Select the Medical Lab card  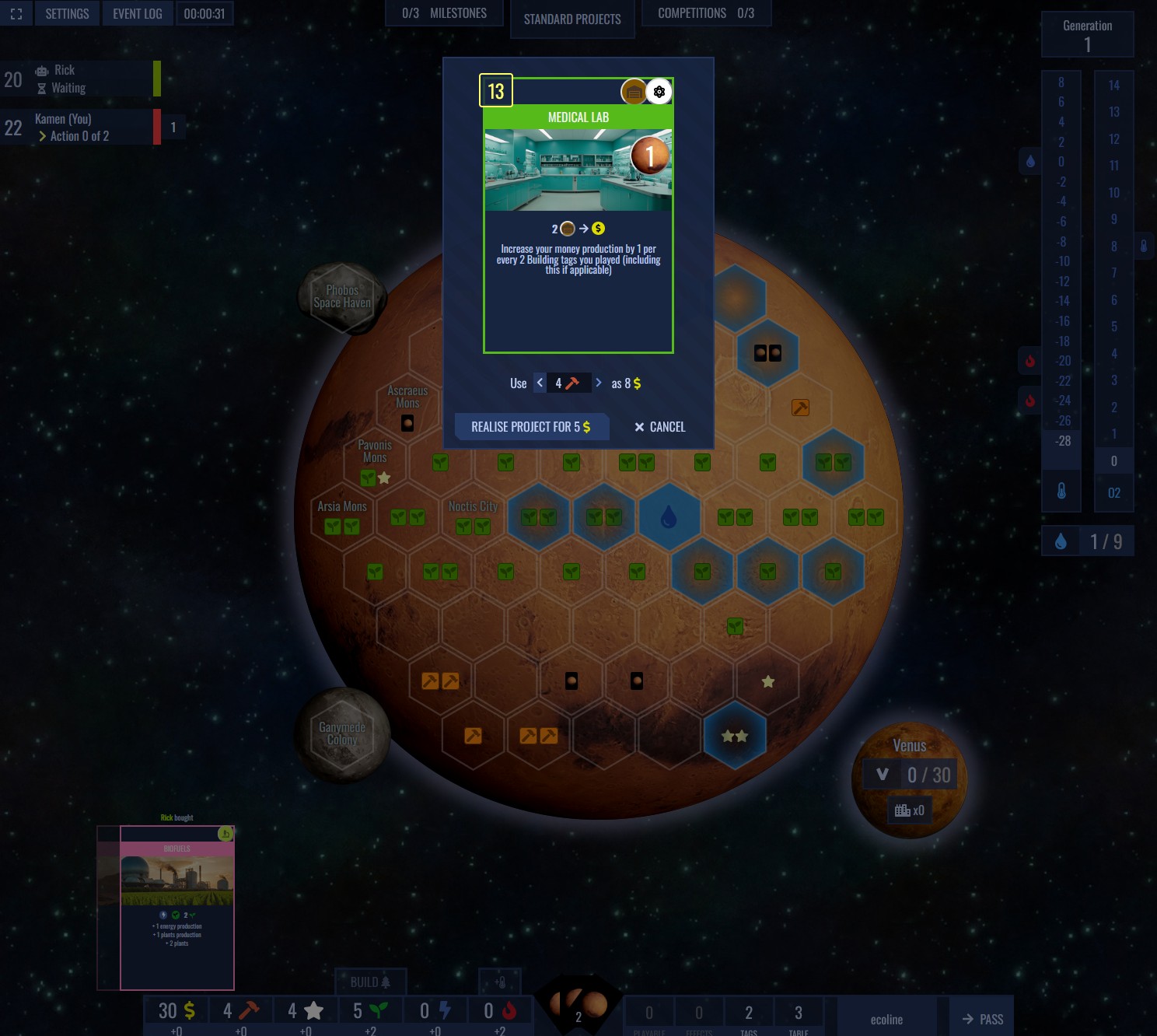click(578, 215)
